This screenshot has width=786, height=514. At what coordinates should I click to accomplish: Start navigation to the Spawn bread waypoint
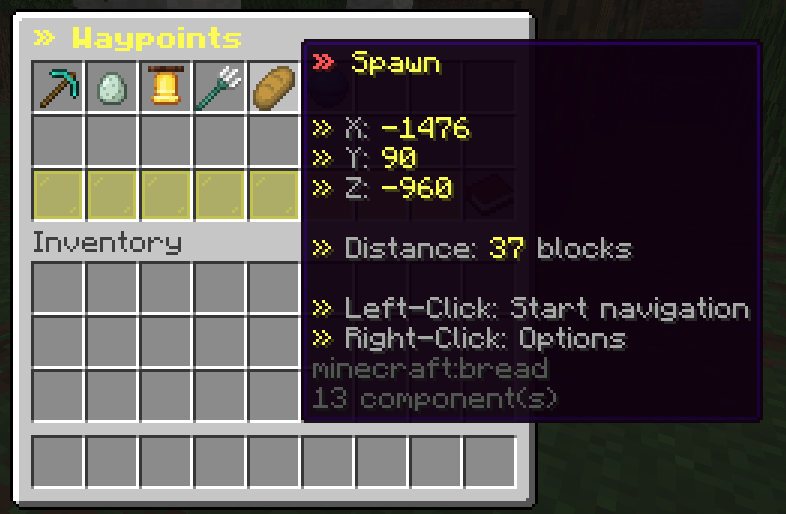pos(274,88)
